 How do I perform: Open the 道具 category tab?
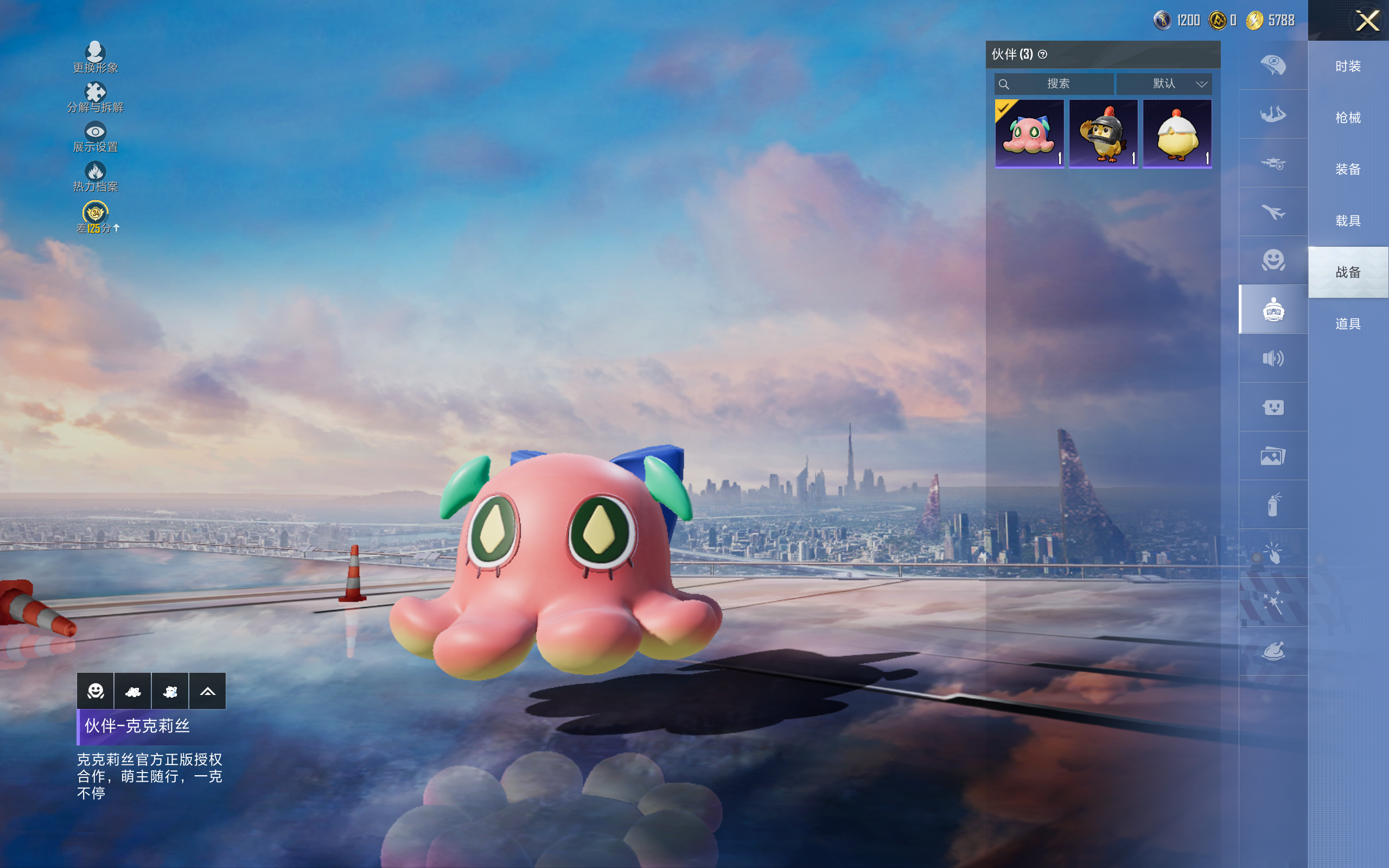[x=1348, y=324]
